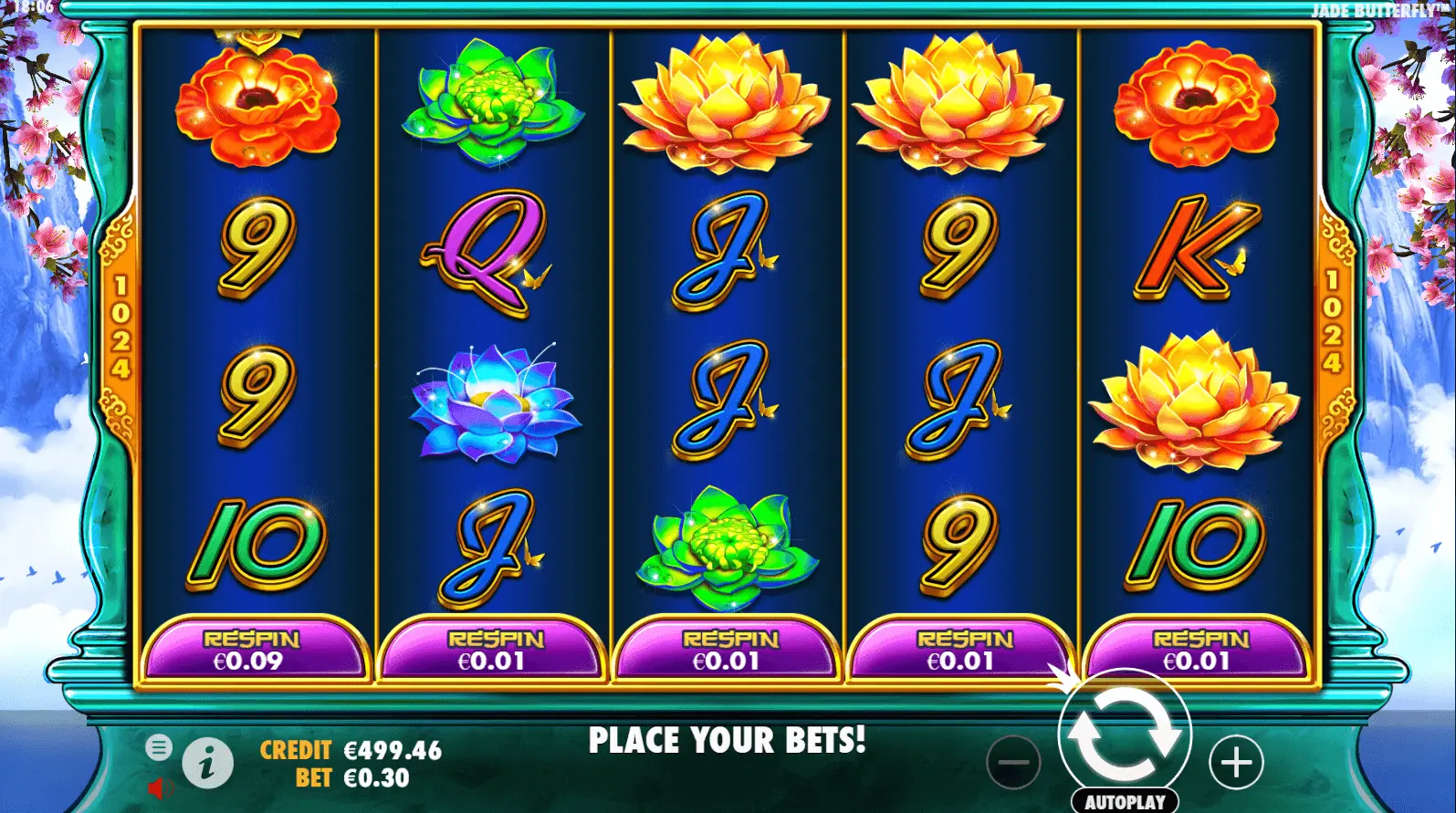This screenshot has height=813, width=1456.
Task: Respin the fourth reel under the yellow 9
Action: [x=963, y=650]
